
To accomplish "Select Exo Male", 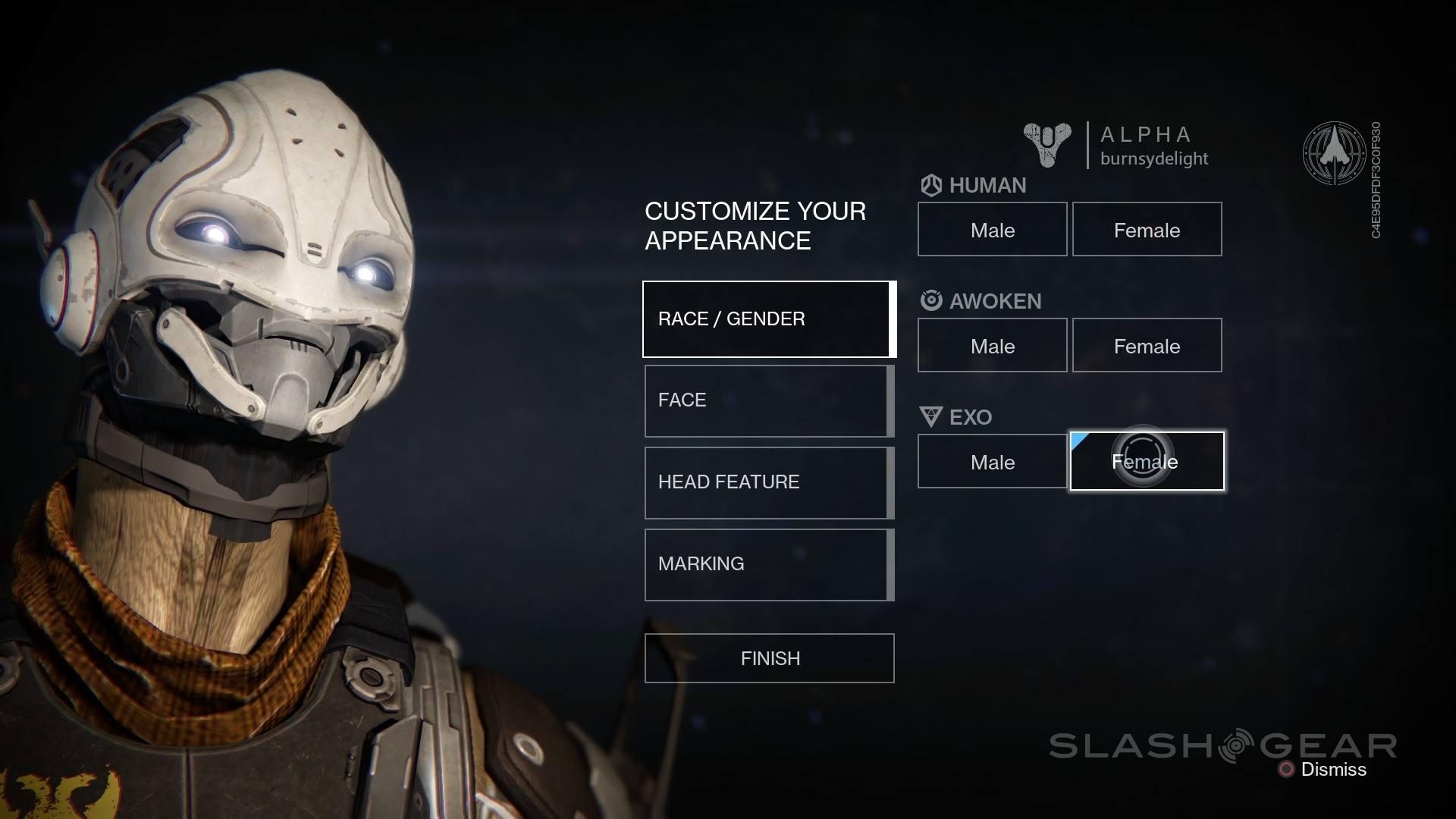I will (992, 462).
